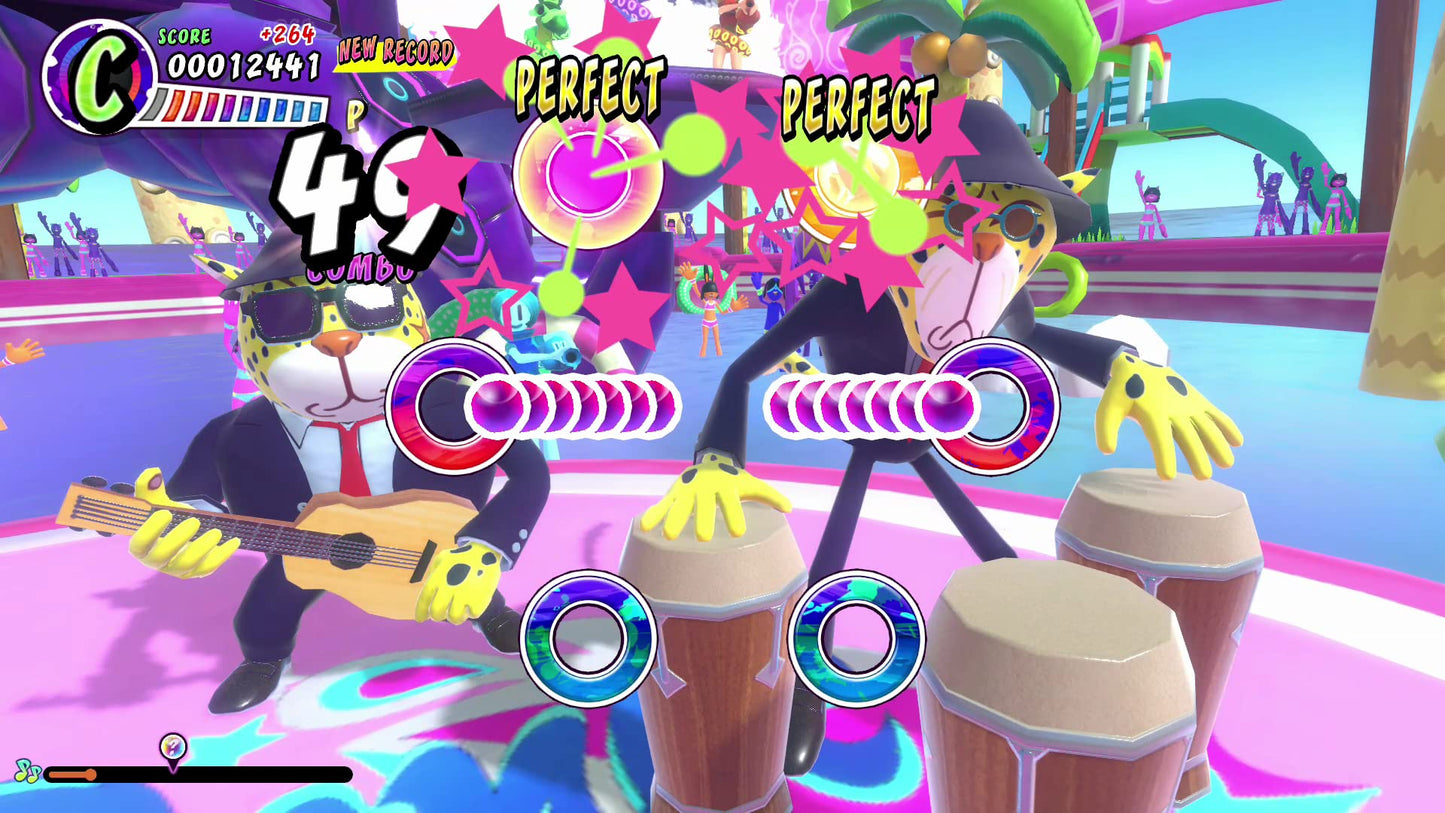Tap the question-mark checkpoint marker above the timeline
Image resolution: width=1445 pixels, height=813 pixels.
tap(170, 745)
